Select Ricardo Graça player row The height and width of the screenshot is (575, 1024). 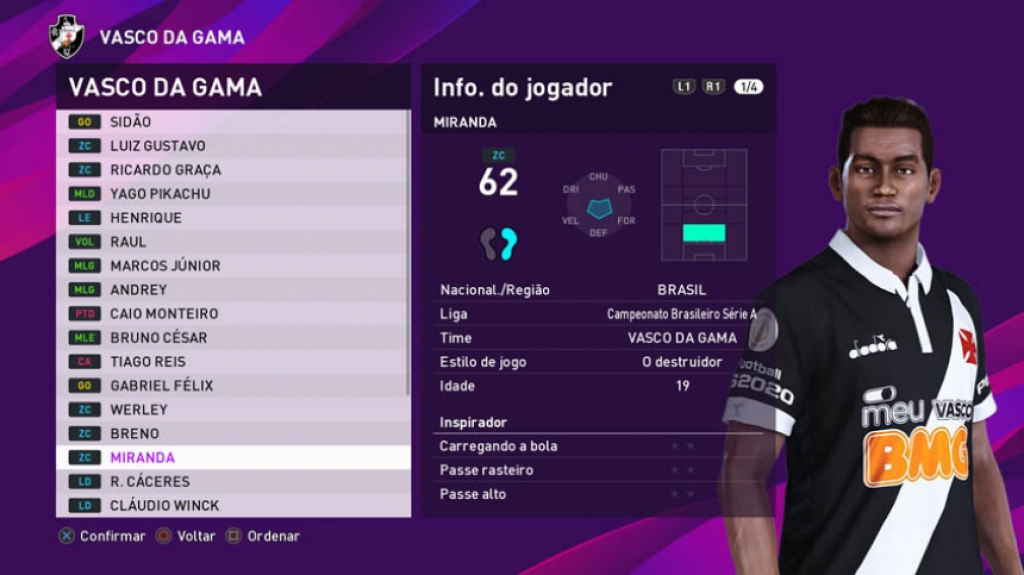point(232,170)
